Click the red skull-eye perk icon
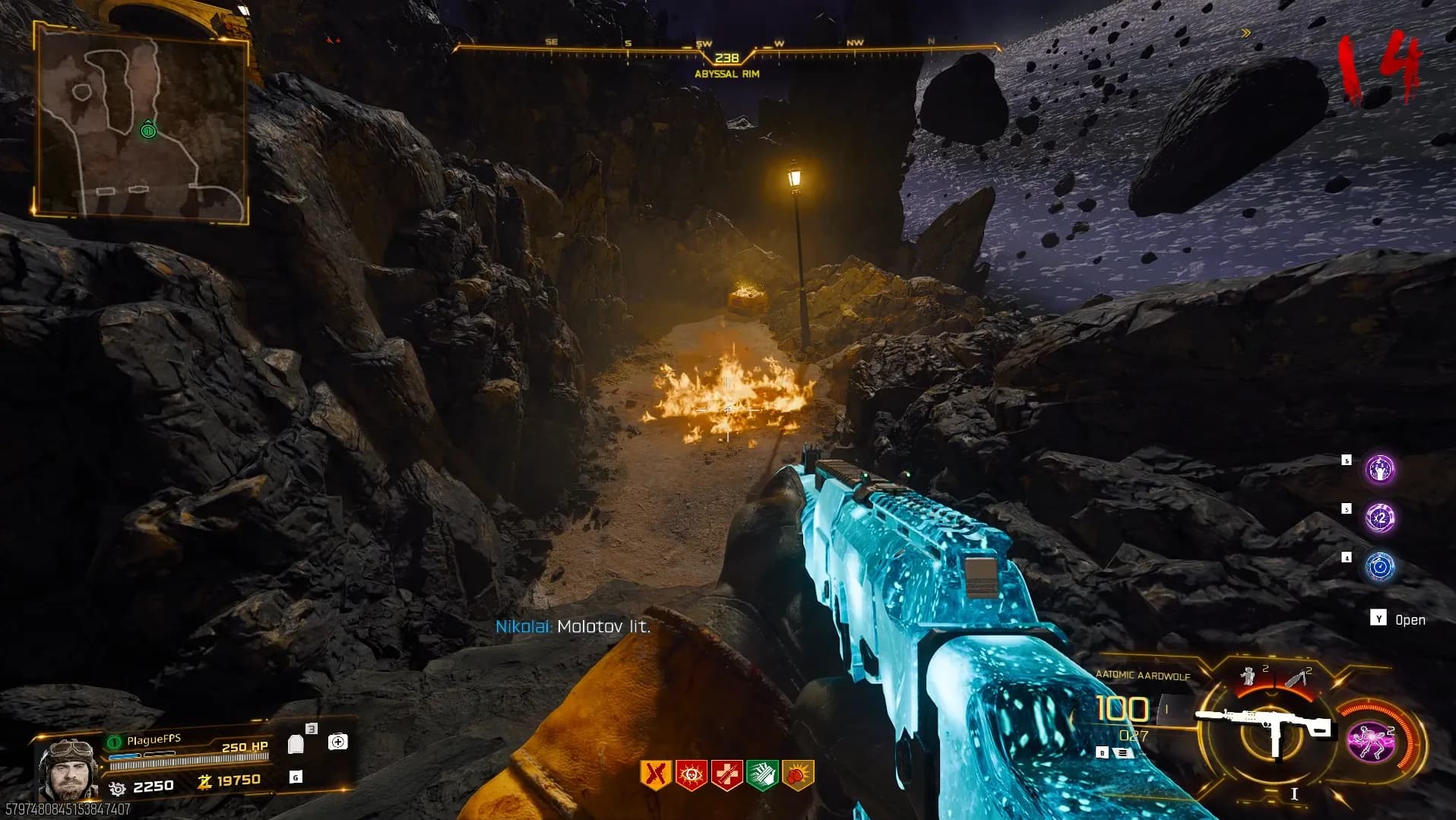 pyautogui.click(x=691, y=774)
